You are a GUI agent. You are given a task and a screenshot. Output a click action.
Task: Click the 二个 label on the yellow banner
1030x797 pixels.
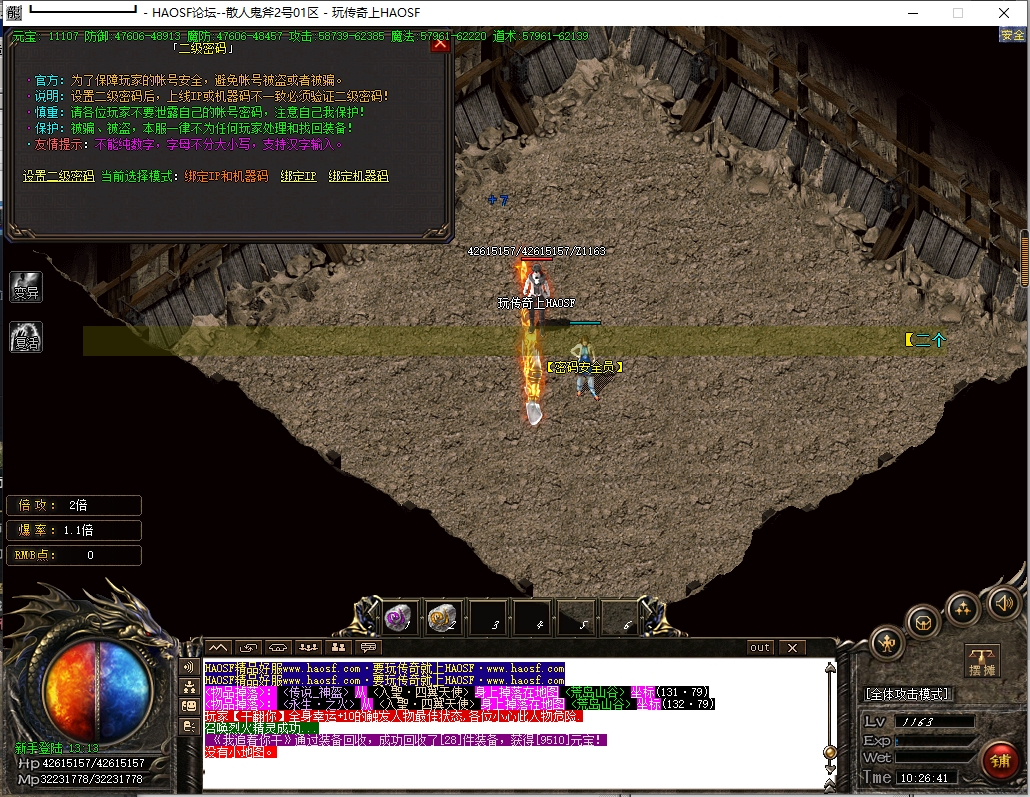(x=925, y=340)
